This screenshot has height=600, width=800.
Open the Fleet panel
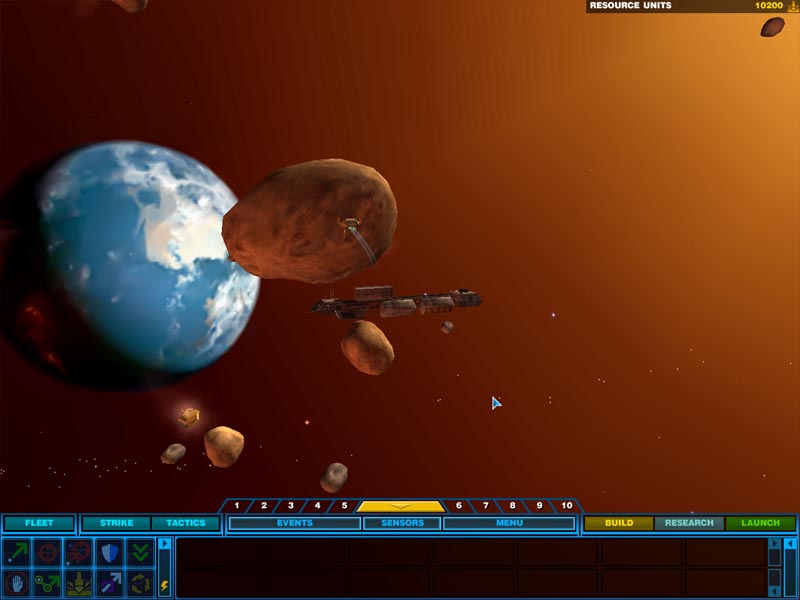[39, 523]
